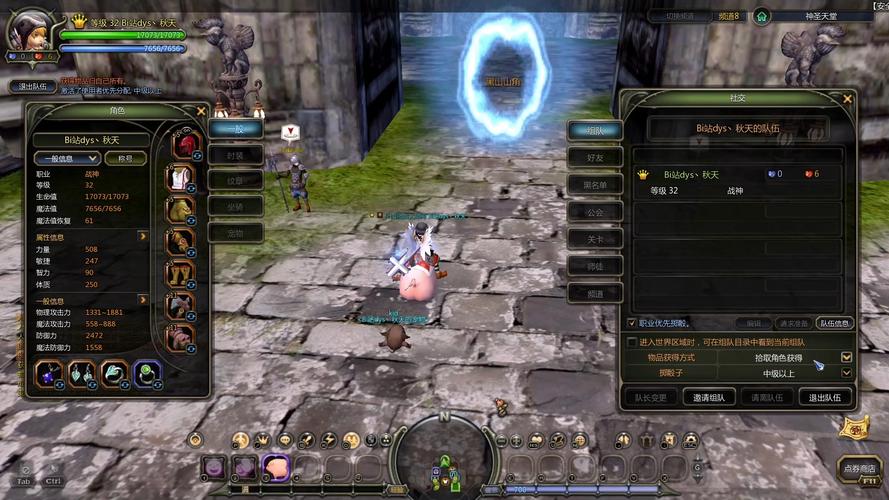Click the 退出队伍 button under the portrait
The width and height of the screenshot is (889, 500).
pos(31,86)
